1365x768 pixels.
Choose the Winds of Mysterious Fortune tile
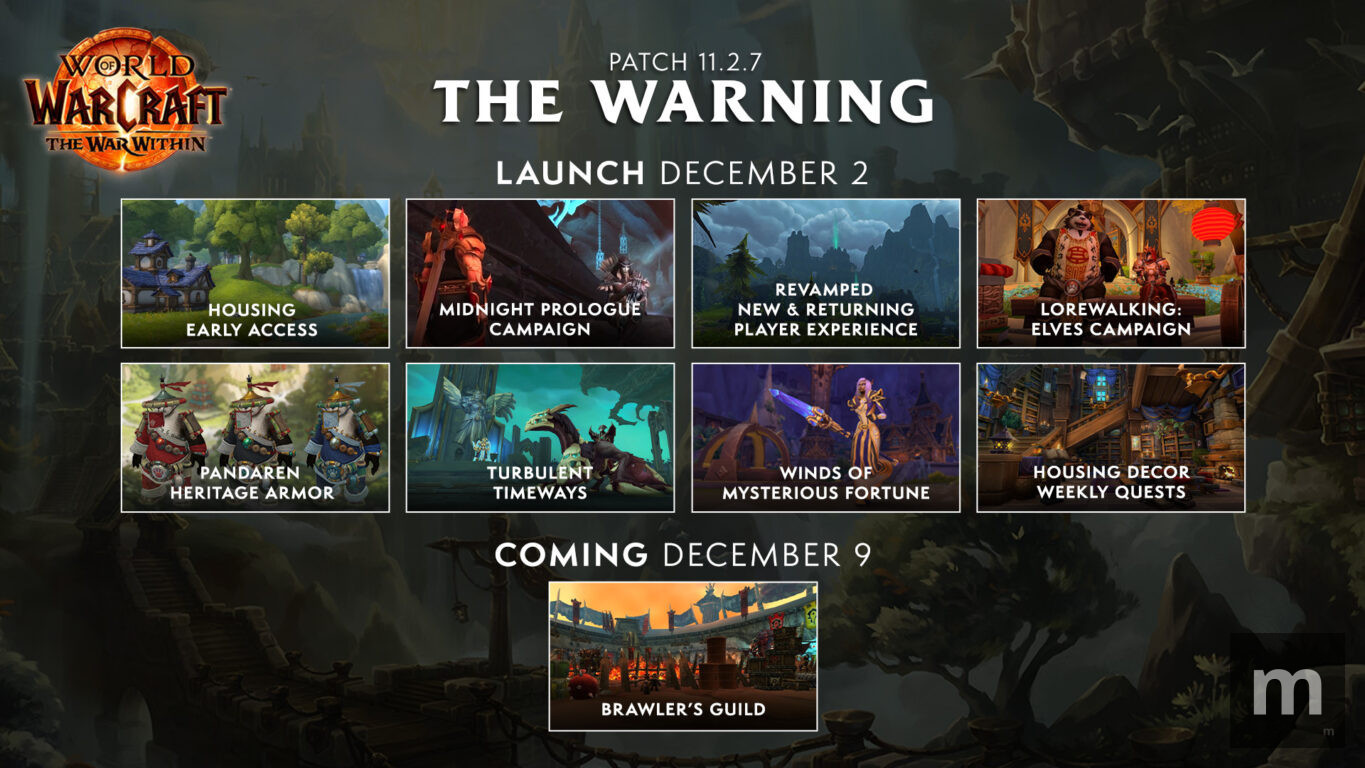826,437
